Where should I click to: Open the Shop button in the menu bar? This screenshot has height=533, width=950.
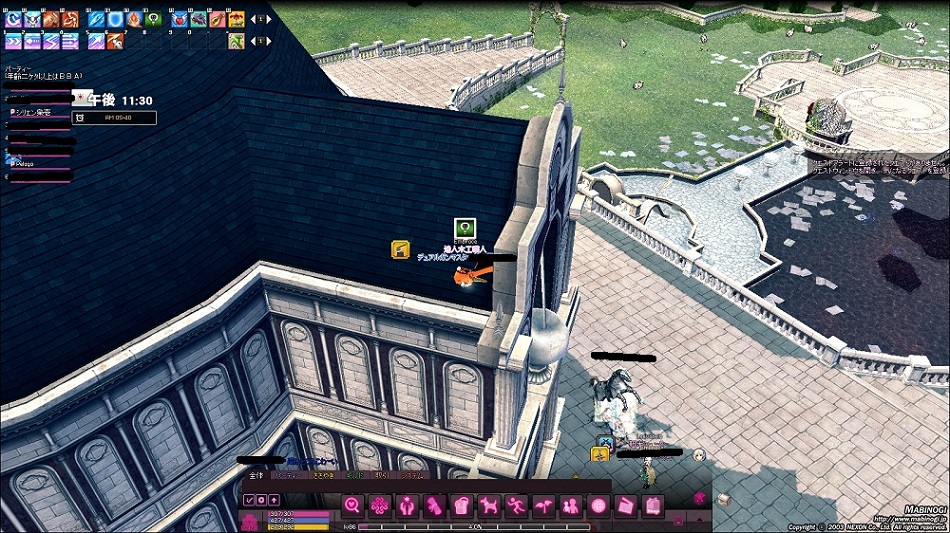click(653, 505)
